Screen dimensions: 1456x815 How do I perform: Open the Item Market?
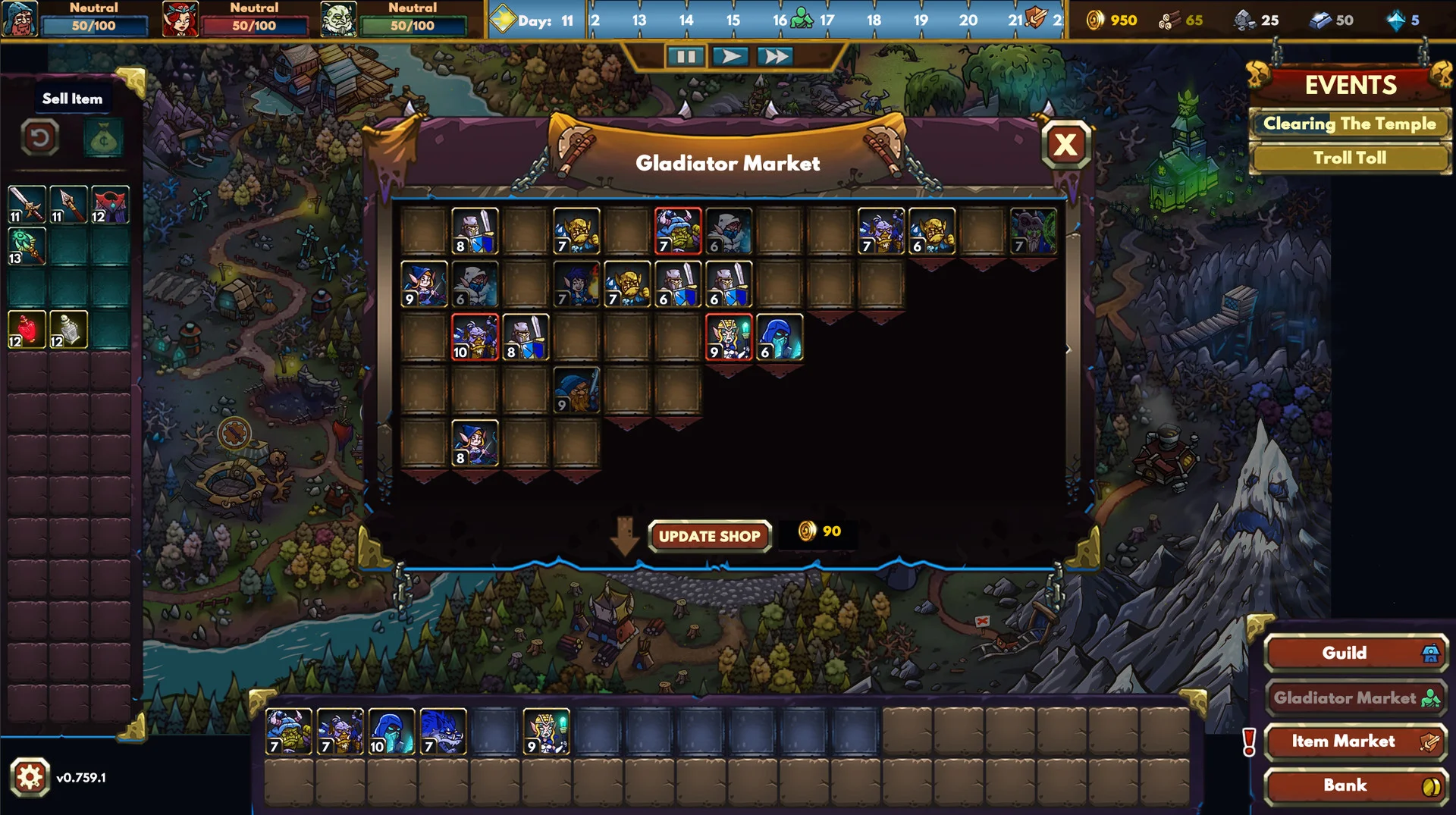1356,741
